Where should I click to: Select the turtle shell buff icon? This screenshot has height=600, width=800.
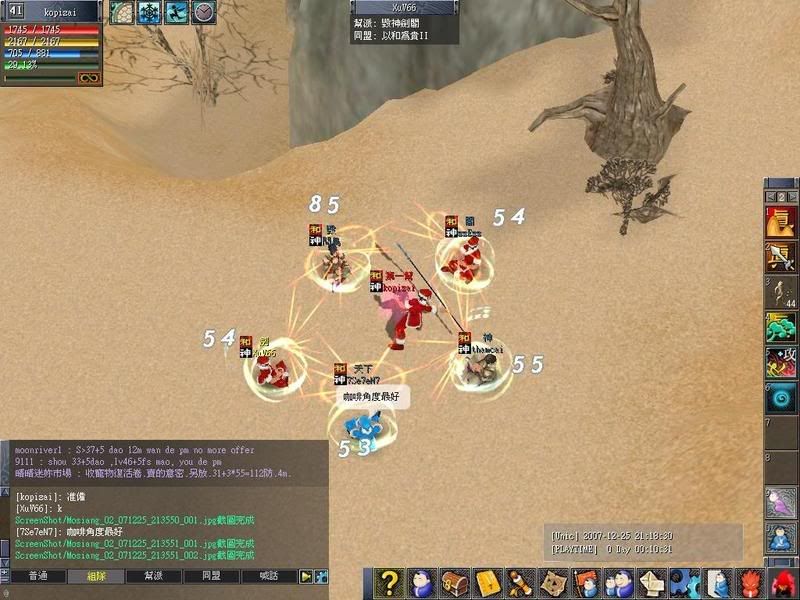pos(121,12)
